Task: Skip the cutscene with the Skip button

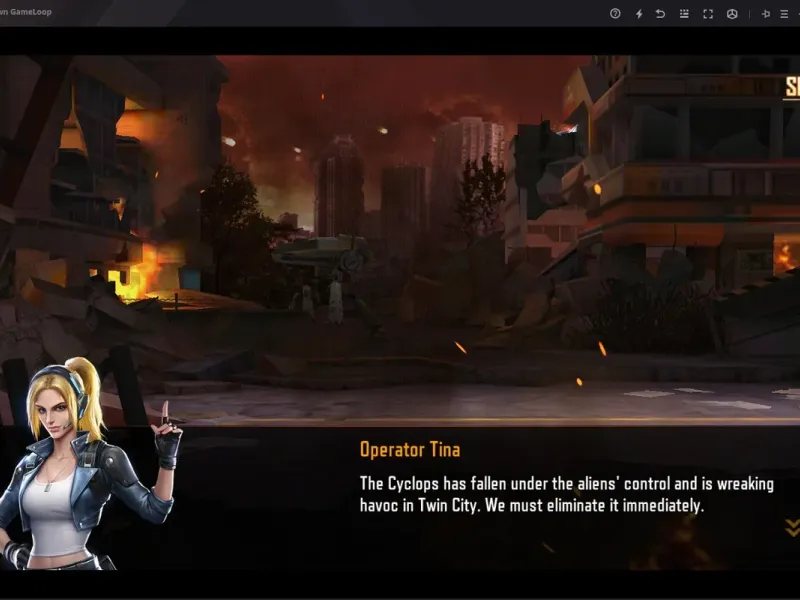Action: (x=792, y=87)
